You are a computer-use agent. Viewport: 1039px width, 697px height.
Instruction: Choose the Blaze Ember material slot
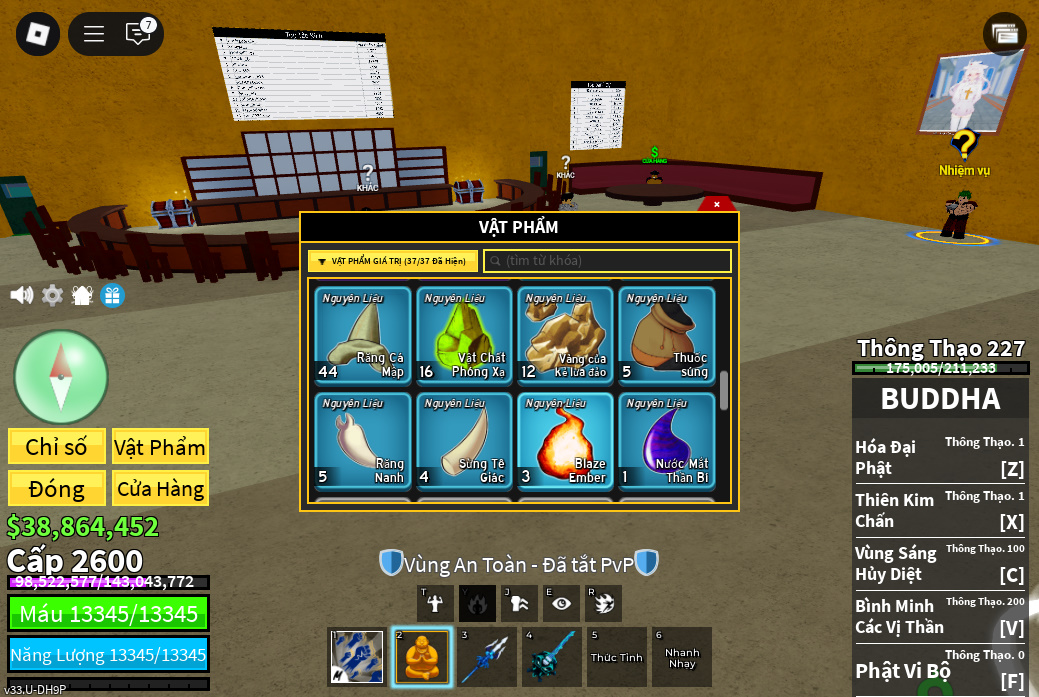pyautogui.click(x=565, y=441)
